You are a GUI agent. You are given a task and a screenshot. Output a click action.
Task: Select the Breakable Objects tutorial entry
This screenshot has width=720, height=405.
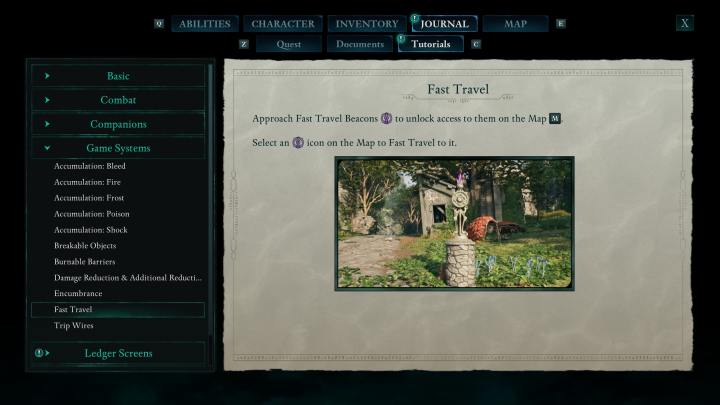point(85,246)
